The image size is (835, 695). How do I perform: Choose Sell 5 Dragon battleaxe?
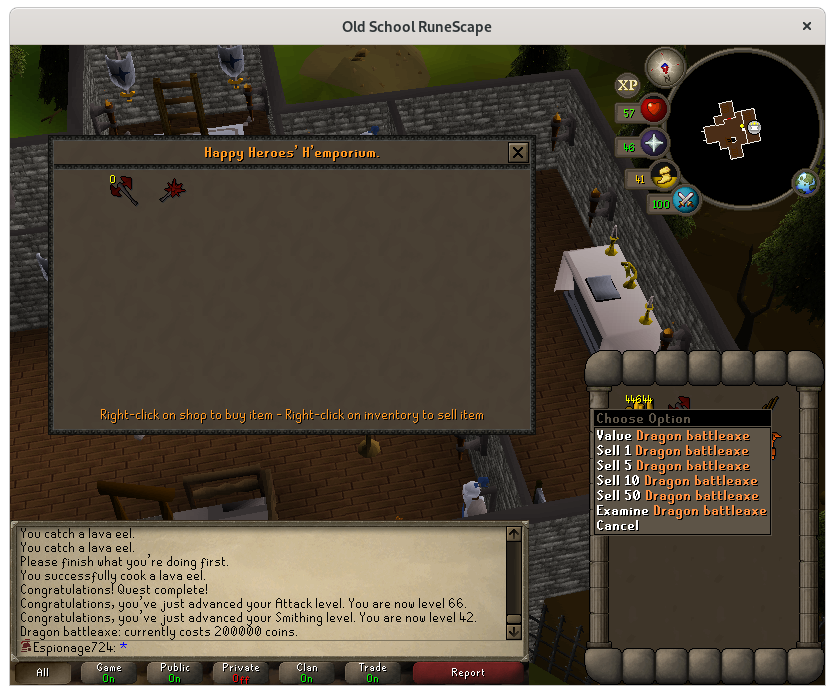672,466
